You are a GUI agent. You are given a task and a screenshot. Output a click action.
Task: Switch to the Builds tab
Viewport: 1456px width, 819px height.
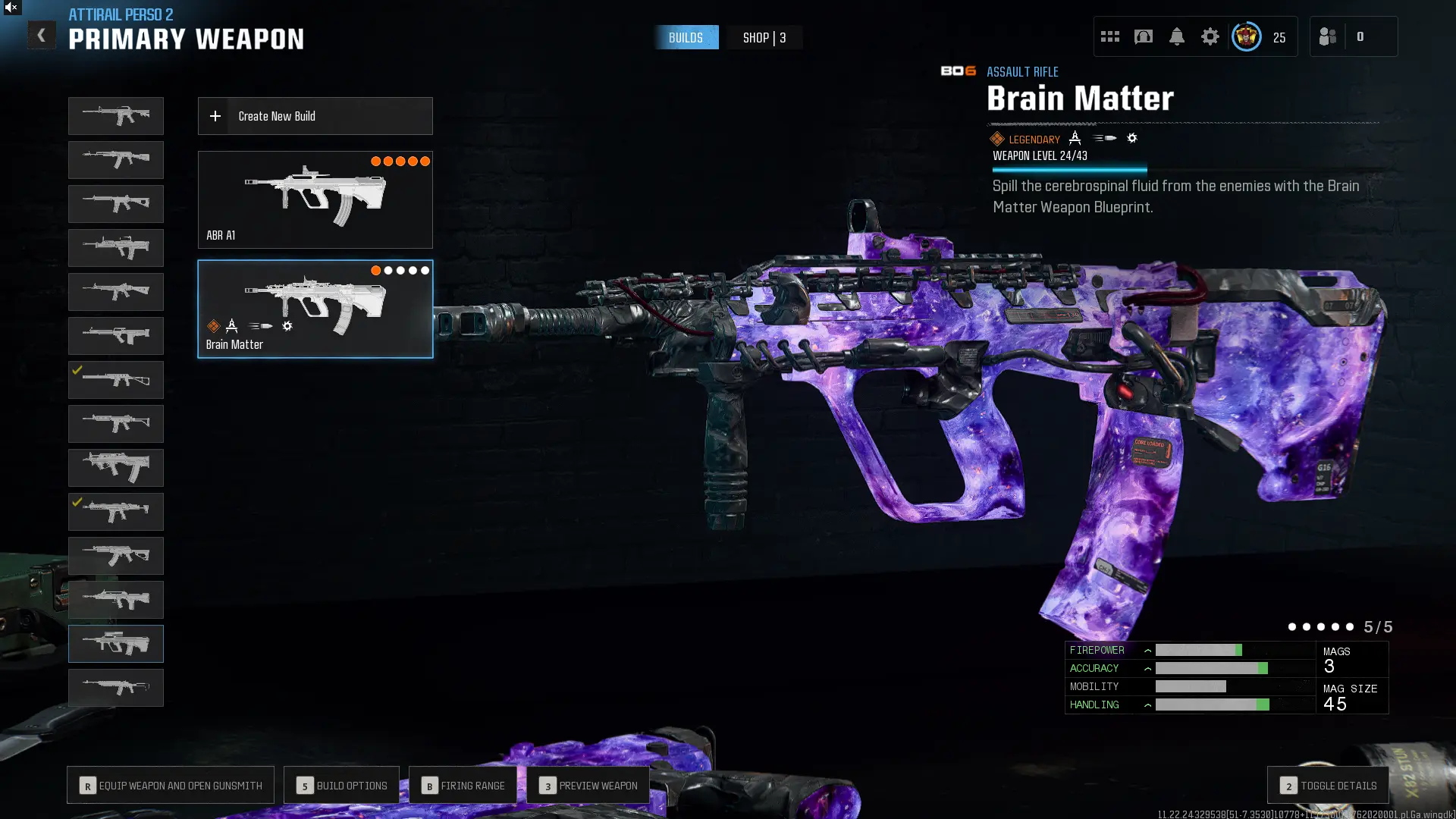point(686,38)
